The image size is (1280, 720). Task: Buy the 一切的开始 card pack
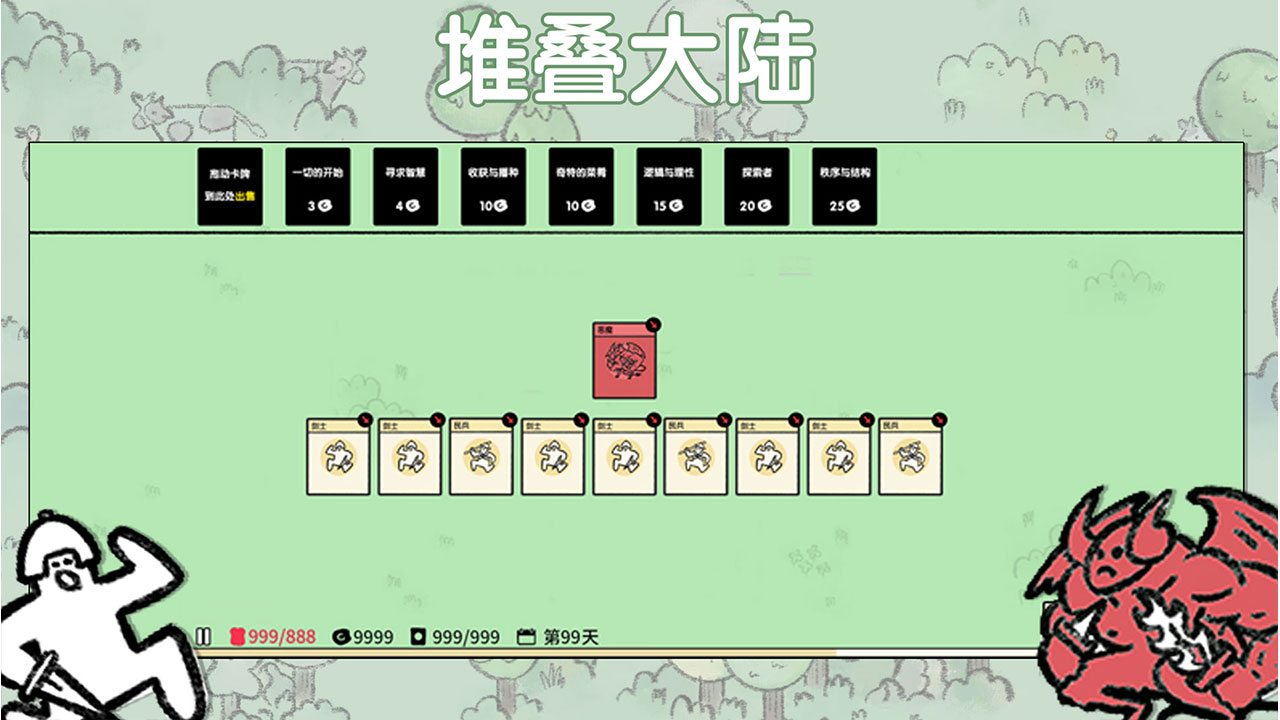point(315,188)
